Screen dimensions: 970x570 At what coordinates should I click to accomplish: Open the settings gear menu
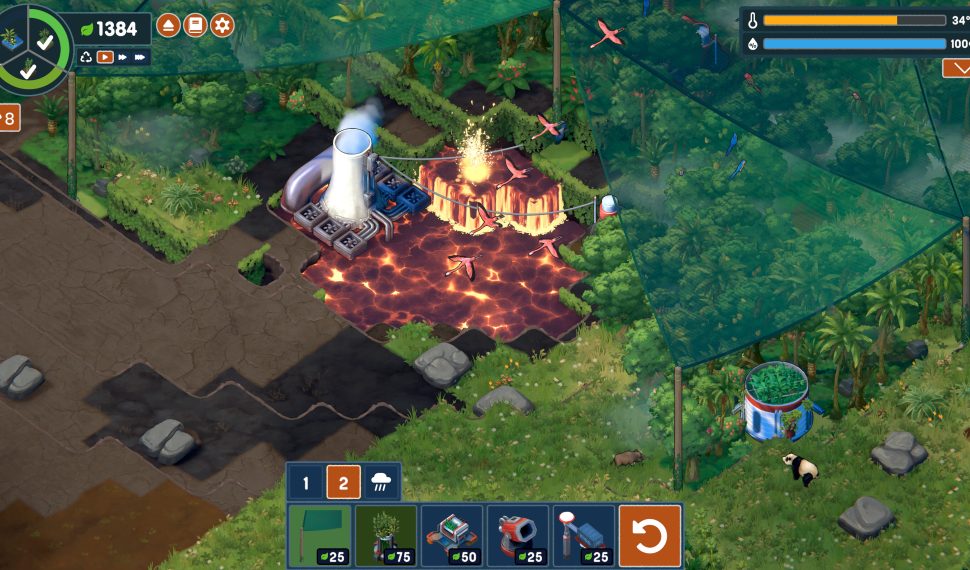click(222, 26)
